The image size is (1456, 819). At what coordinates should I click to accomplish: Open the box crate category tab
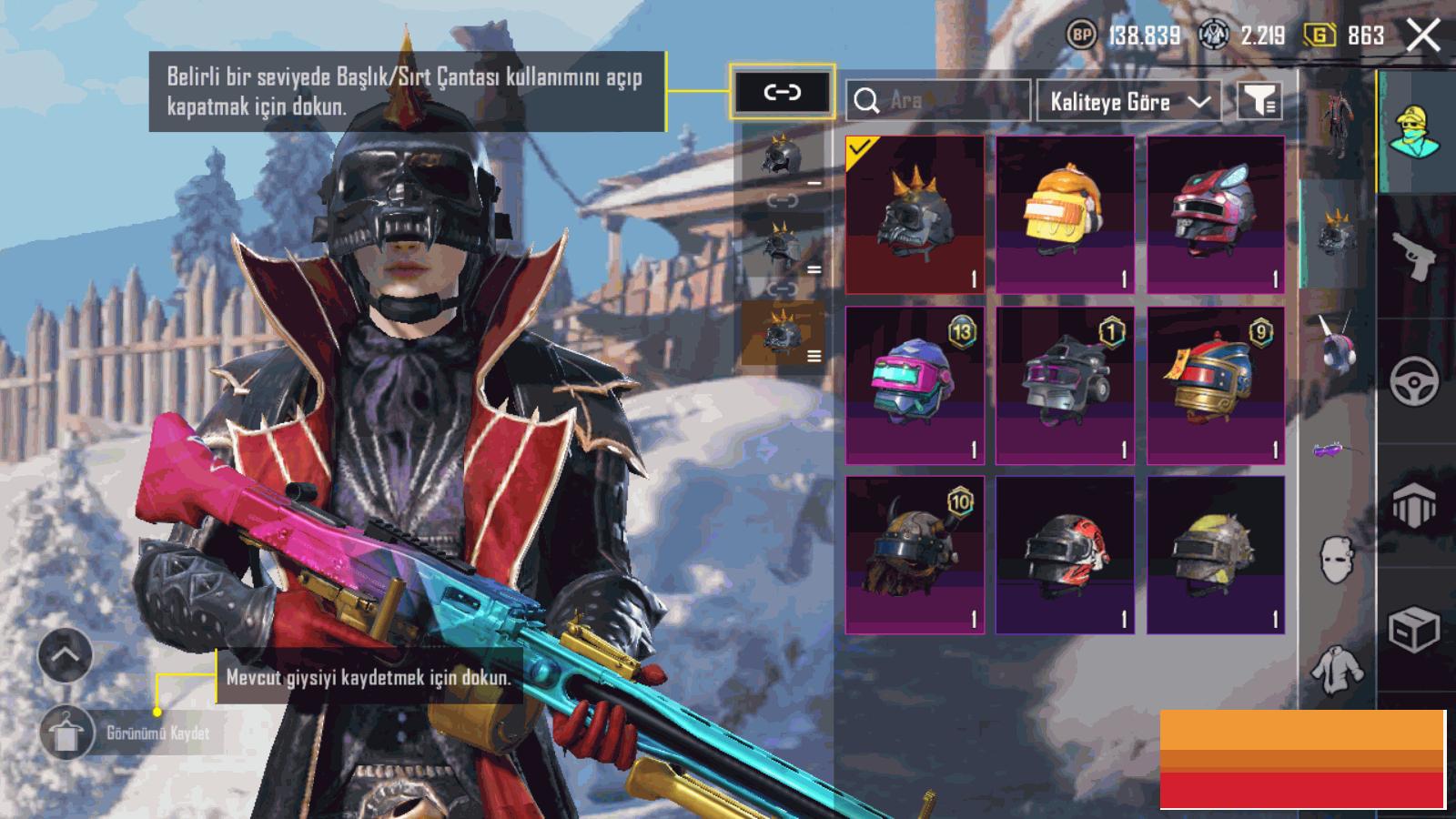(x=1415, y=629)
